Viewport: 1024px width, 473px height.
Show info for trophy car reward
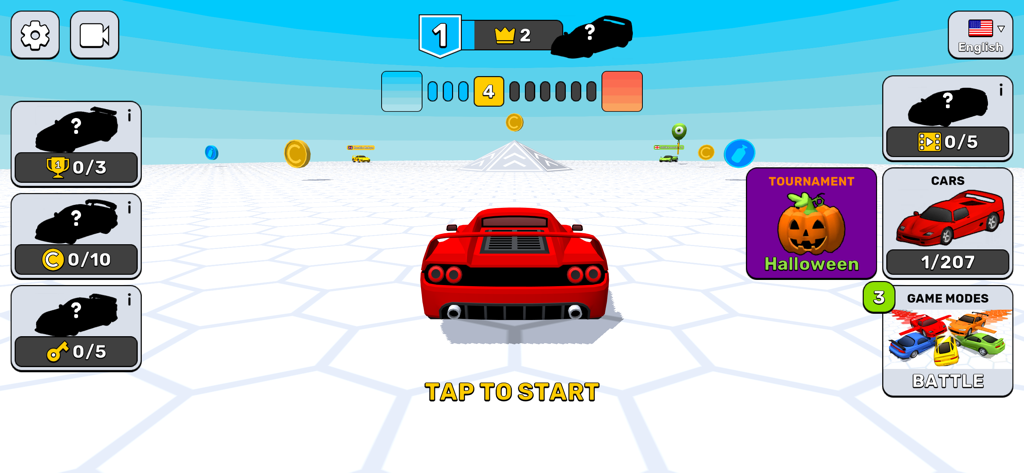click(x=129, y=116)
